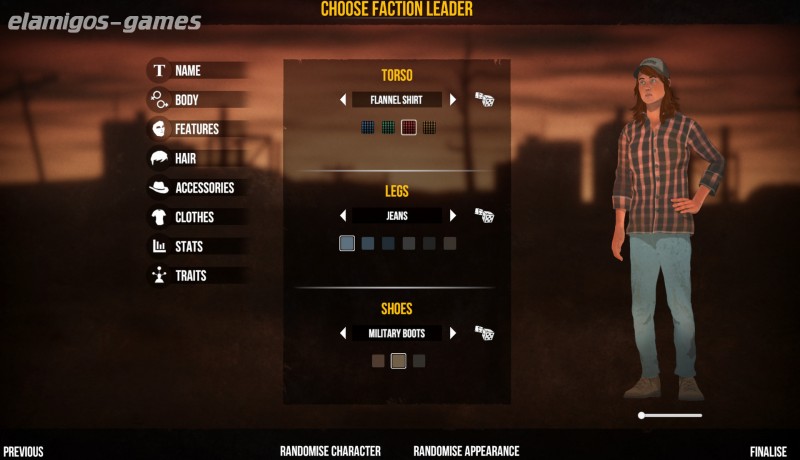Click Randomise Appearance

(466, 451)
